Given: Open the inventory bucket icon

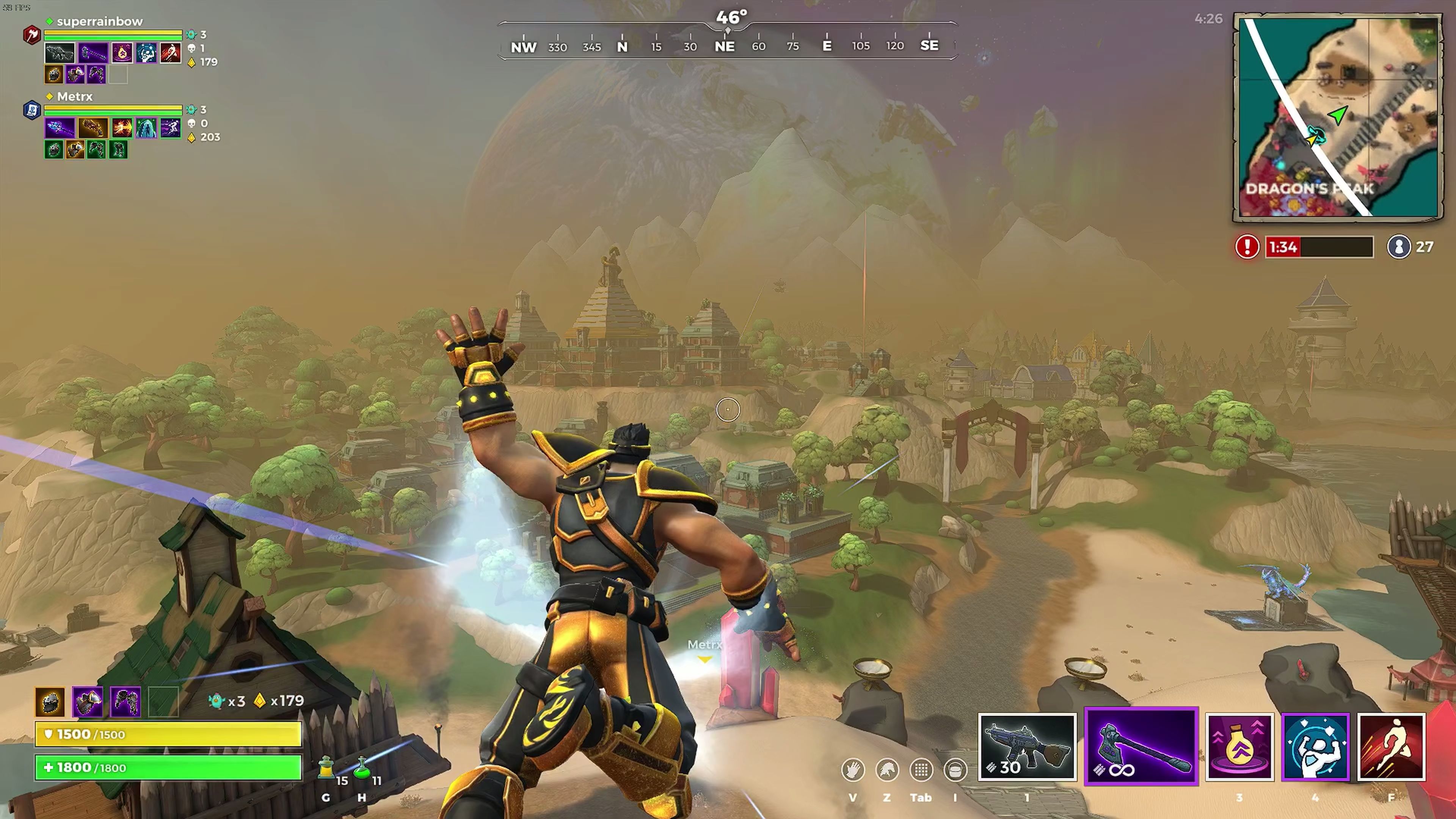Looking at the screenshot, I should pos(955,770).
